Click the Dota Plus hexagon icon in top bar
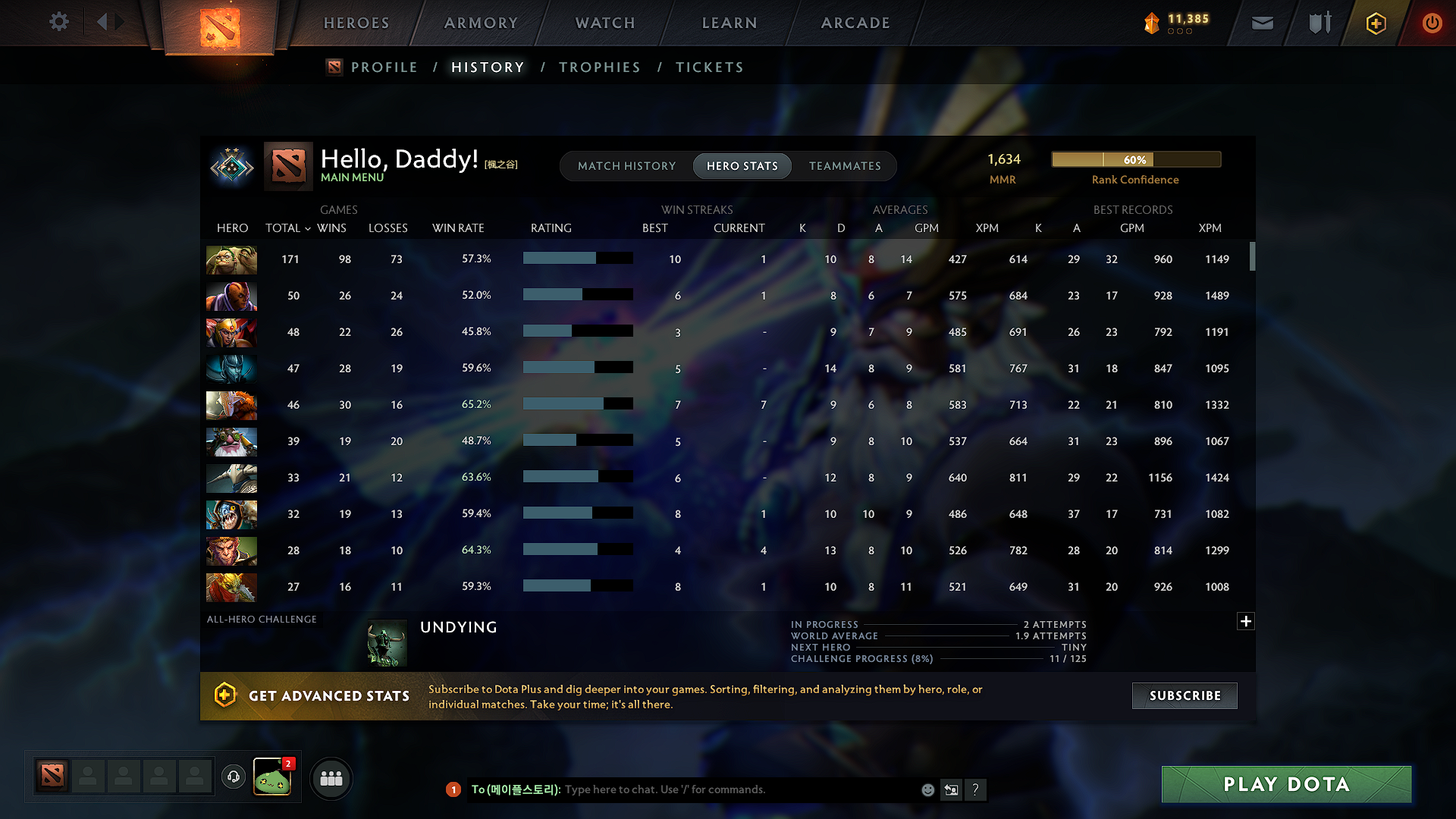 coord(1375,23)
